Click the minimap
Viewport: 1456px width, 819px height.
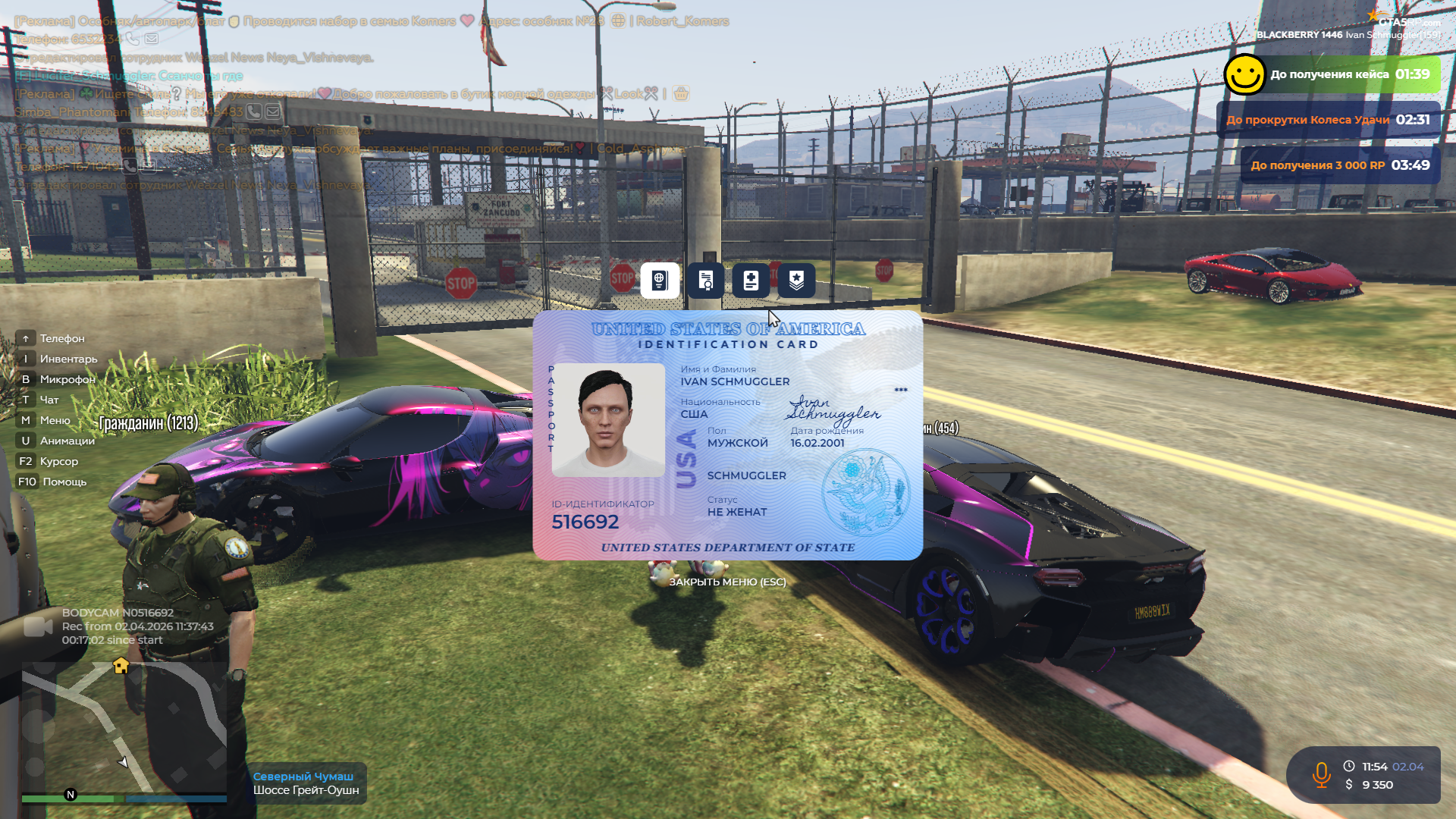click(124, 728)
